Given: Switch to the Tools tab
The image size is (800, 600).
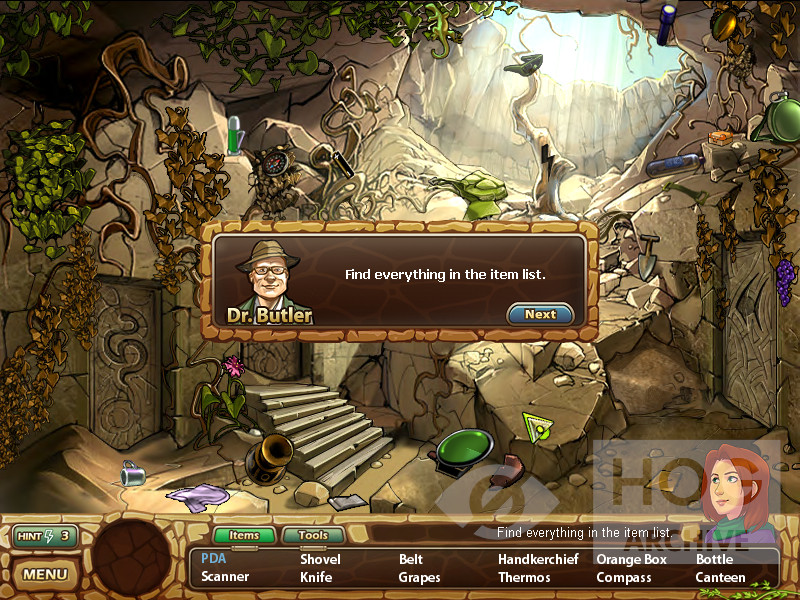Looking at the screenshot, I should pyautogui.click(x=312, y=536).
